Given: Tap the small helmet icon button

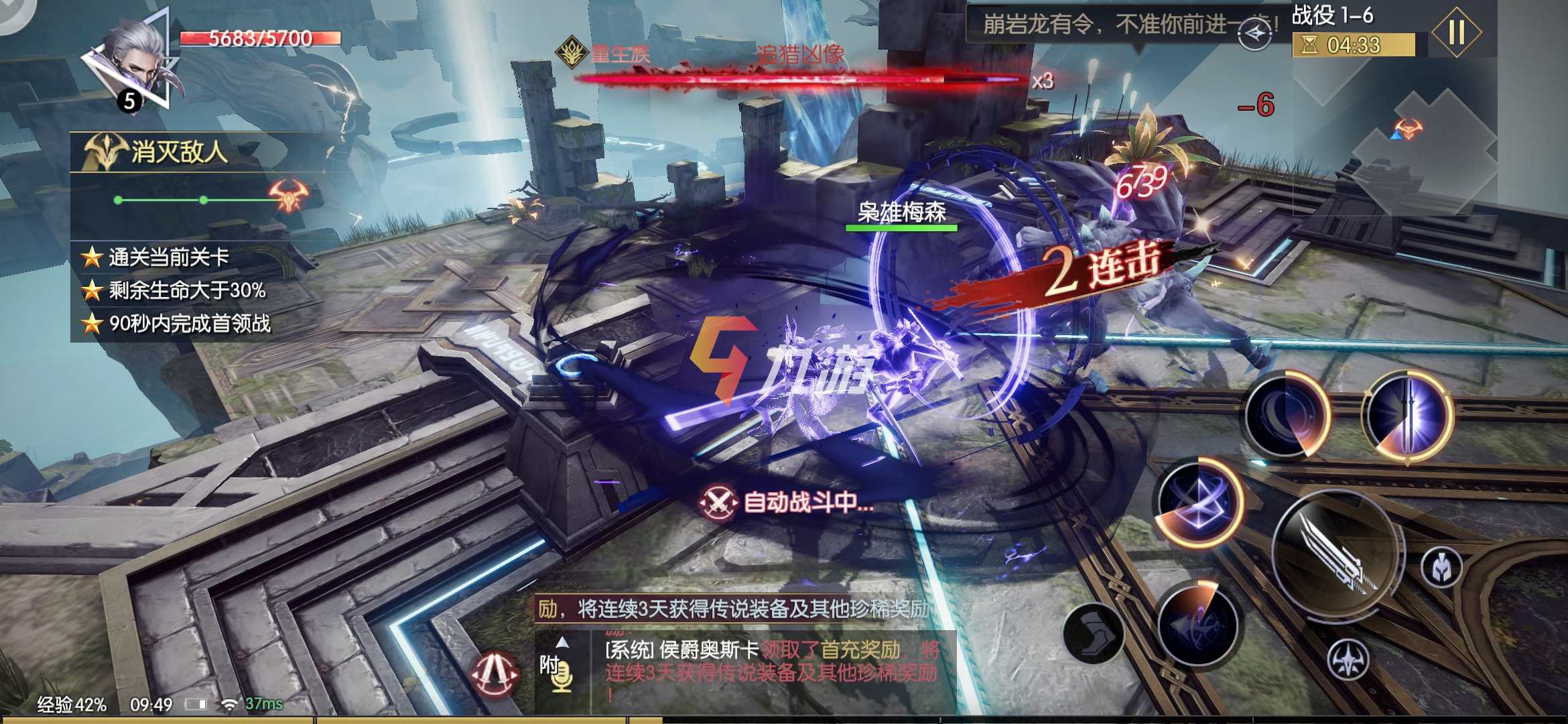Looking at the screenshot, I should (1441, 568).
